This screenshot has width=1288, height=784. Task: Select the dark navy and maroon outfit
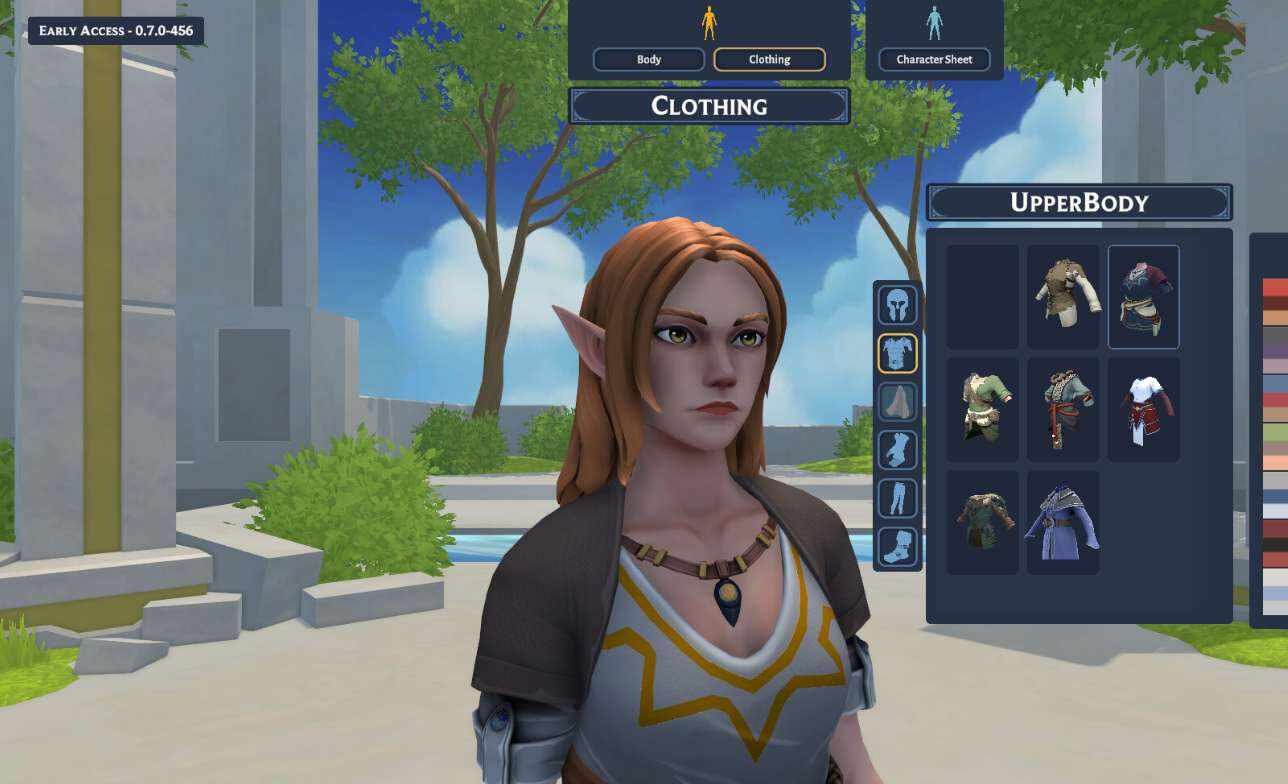pyautogui.click(x=1144, y=297)
